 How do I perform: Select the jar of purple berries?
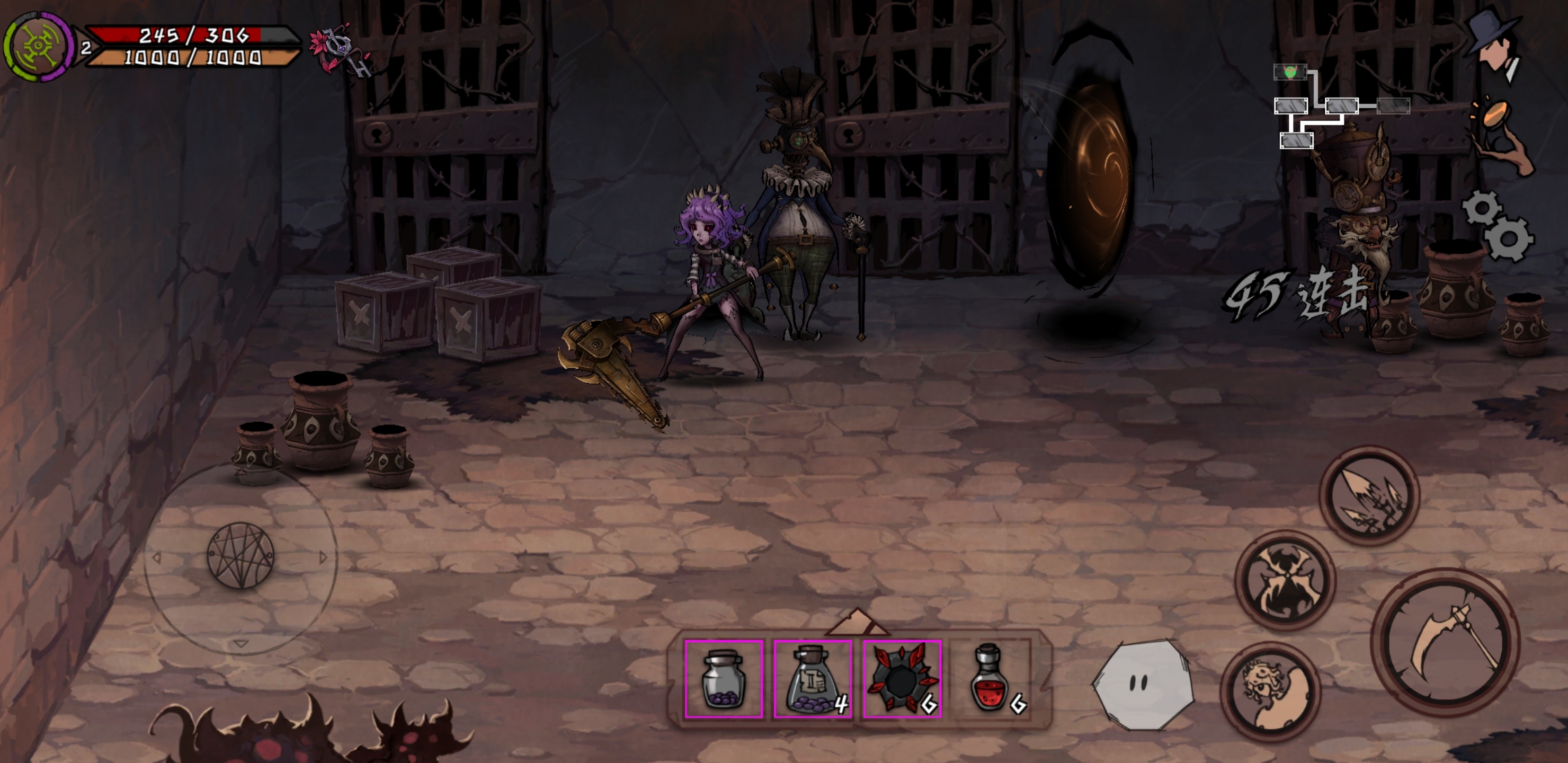724,678
